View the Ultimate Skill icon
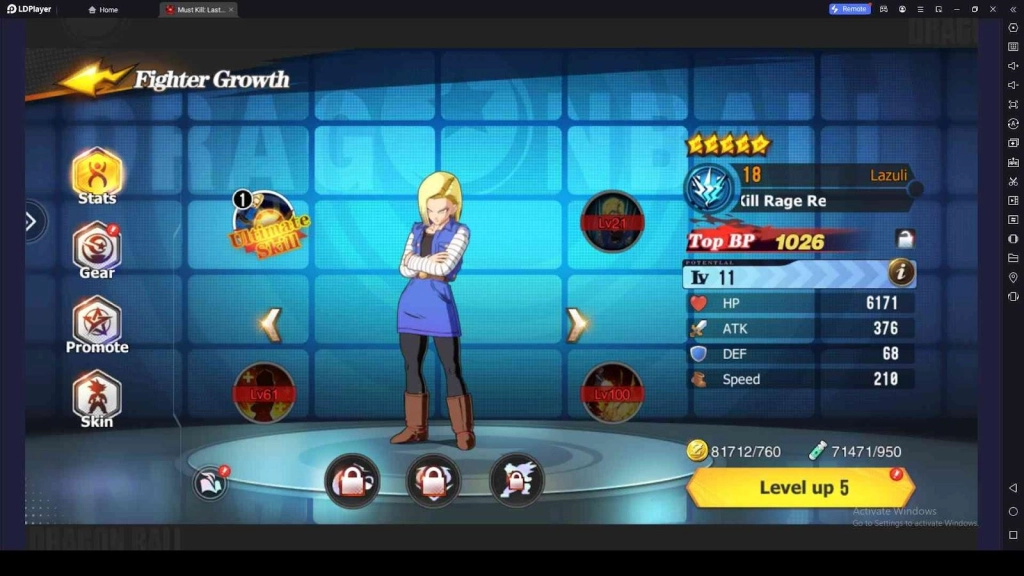The image size is (1024, 576). [x=265, y=224]
